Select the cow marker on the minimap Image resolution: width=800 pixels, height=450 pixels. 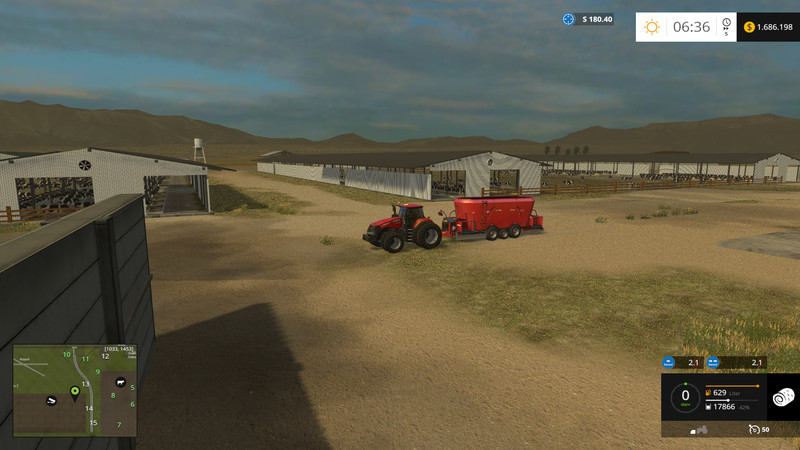[119, 381]
